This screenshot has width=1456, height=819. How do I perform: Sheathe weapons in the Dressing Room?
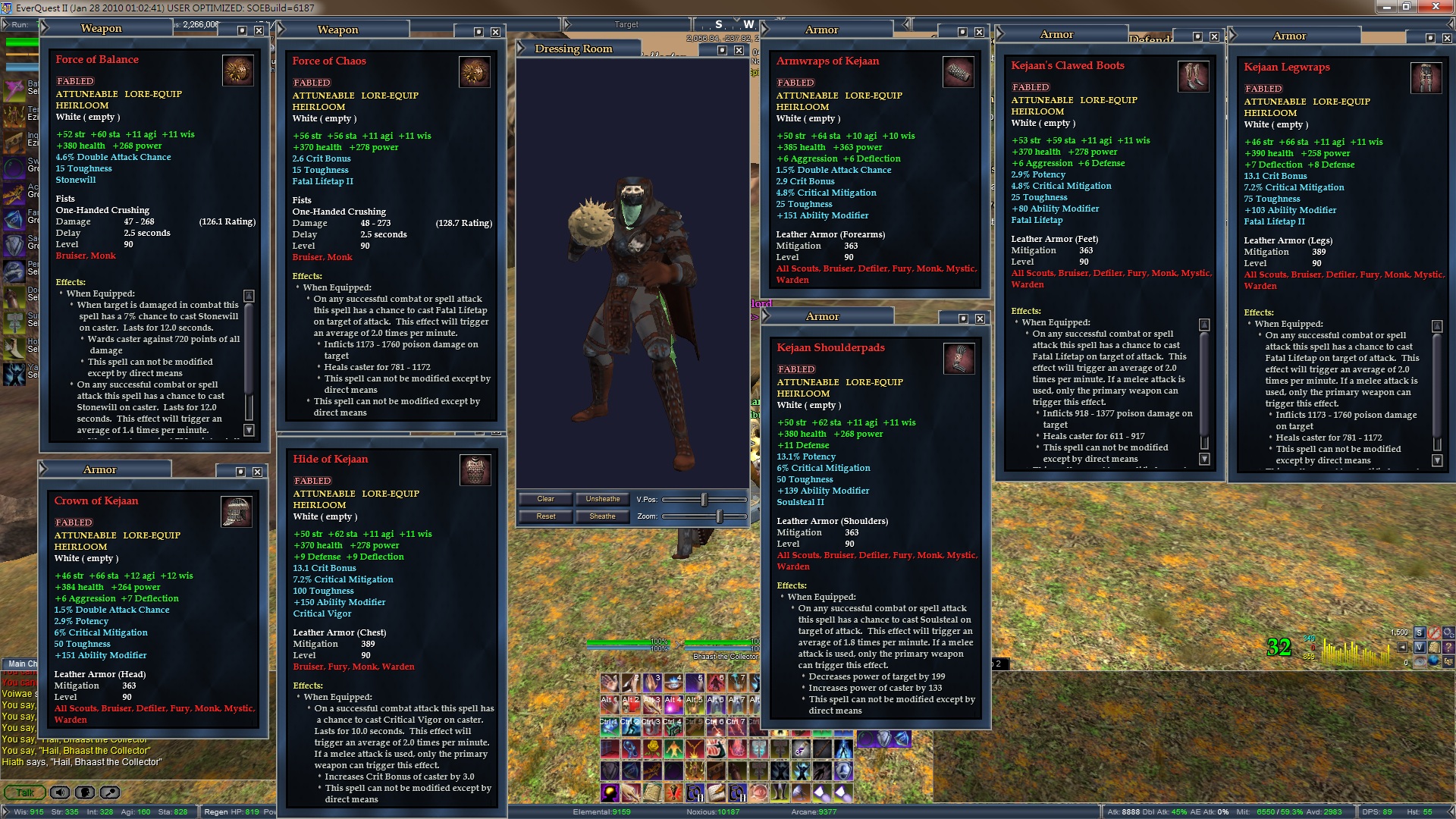603,516
